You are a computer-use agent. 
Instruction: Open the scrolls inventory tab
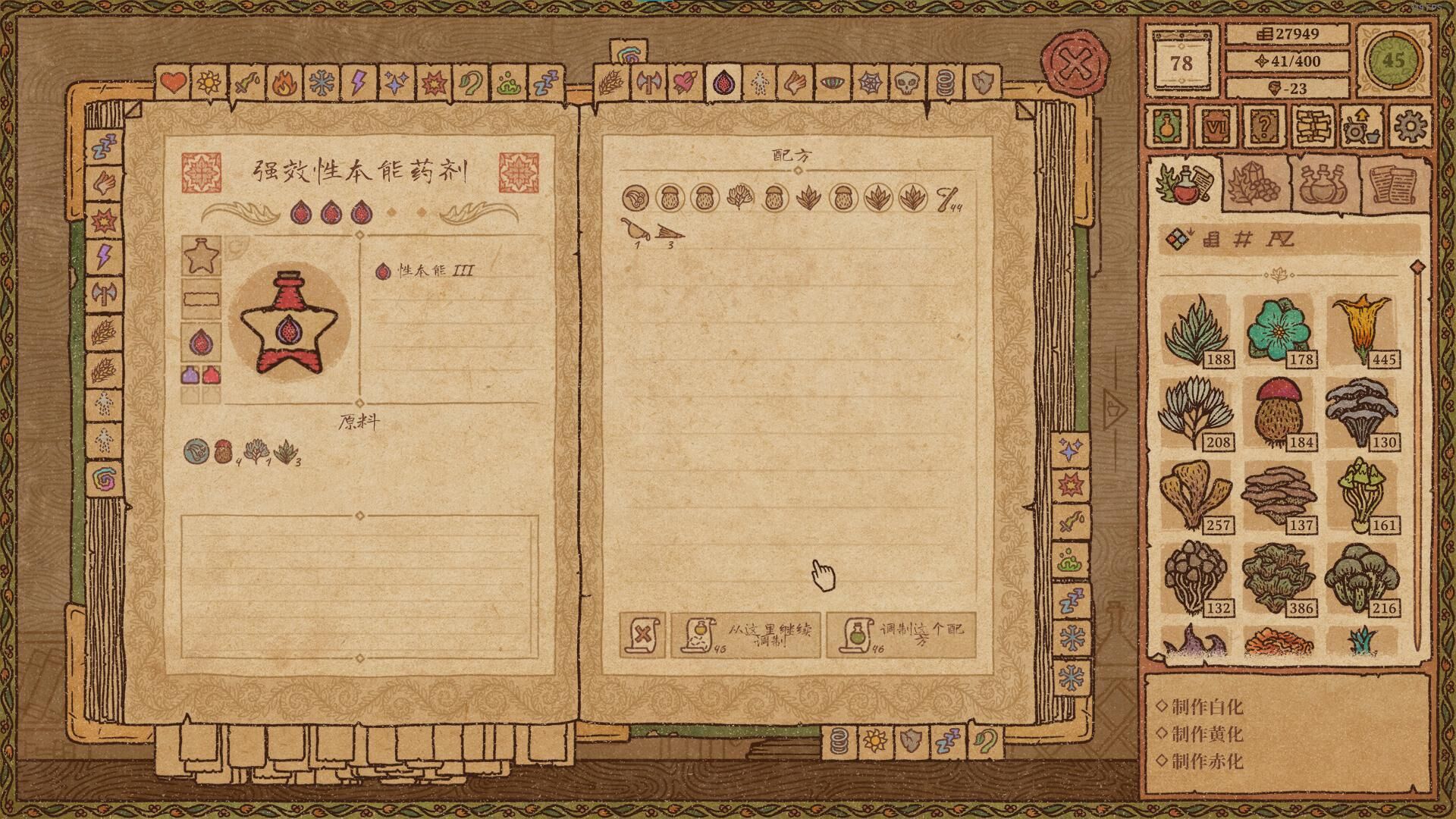[1394, 184]
